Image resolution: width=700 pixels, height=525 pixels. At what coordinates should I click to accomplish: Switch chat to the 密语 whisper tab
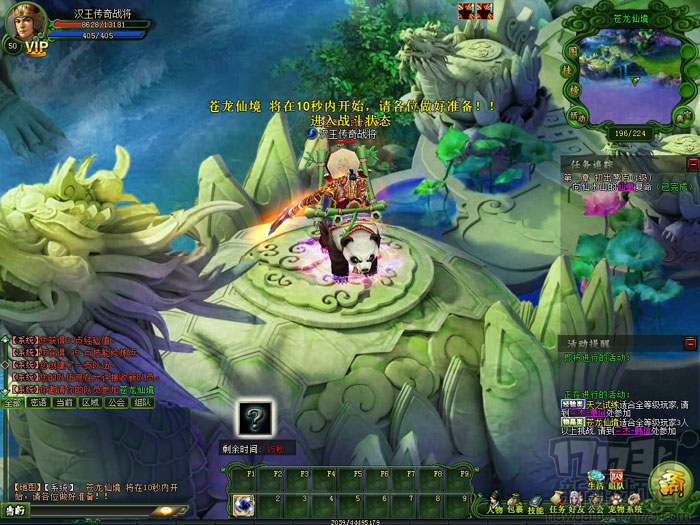tap(38, 402)
